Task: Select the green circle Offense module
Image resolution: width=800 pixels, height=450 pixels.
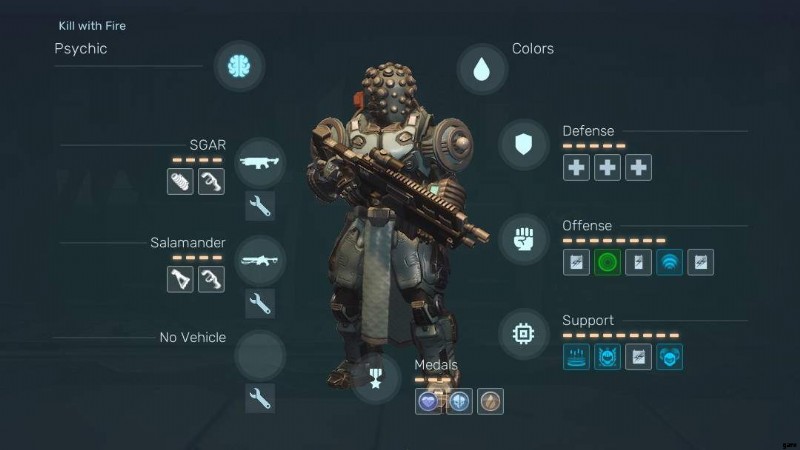Action: point(608,263)
